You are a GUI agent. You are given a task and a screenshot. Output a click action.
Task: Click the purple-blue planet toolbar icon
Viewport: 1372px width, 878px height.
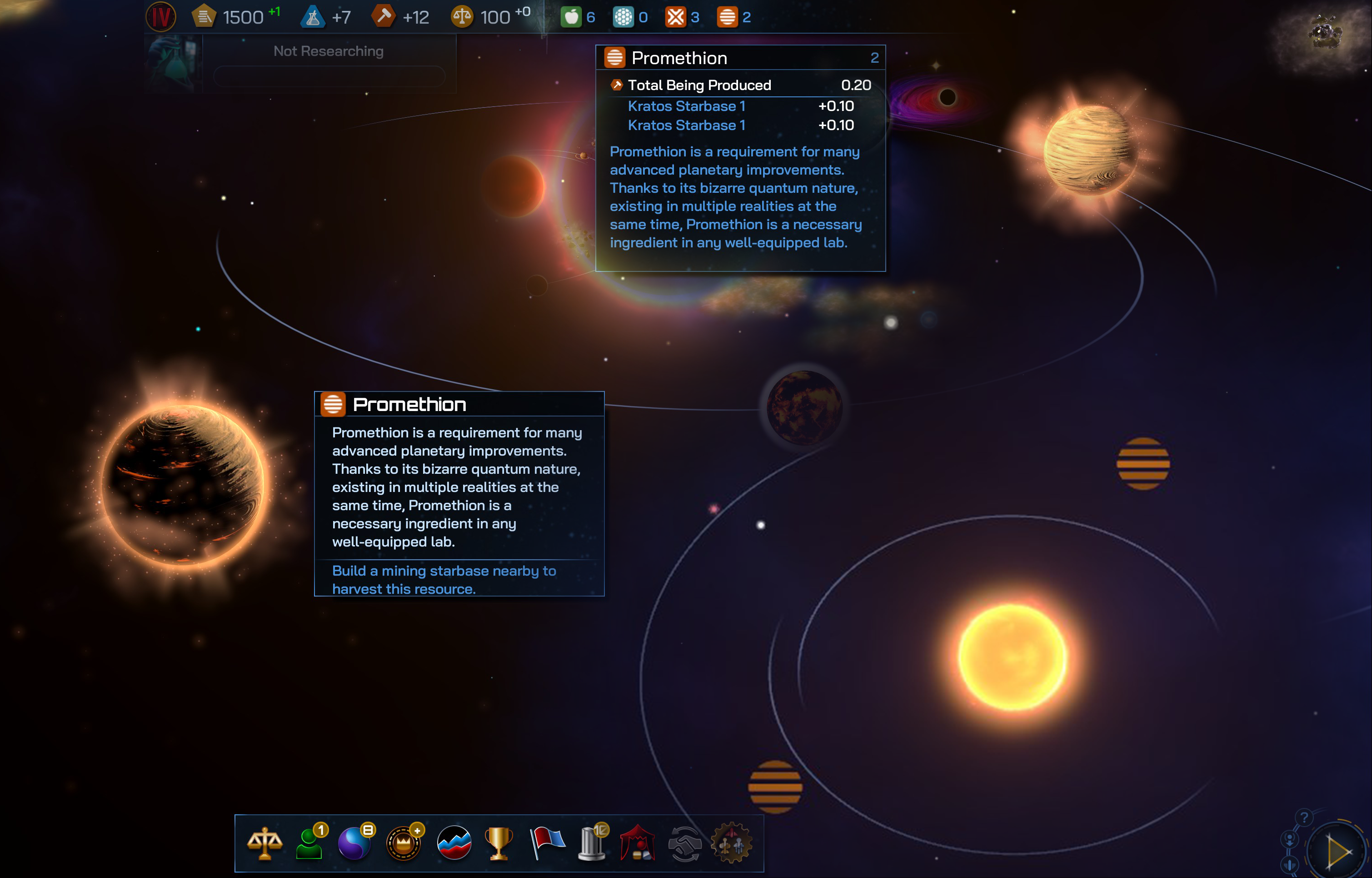pos(354,843)
